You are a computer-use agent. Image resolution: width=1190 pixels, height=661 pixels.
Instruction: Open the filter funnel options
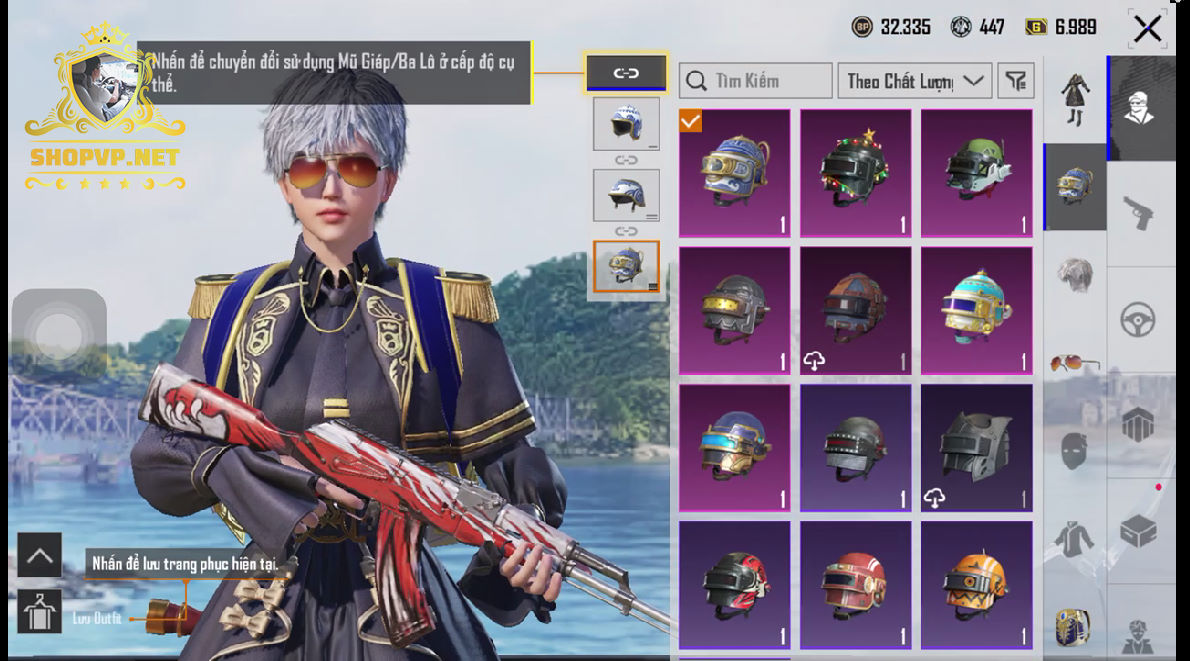pos(1016,81)
